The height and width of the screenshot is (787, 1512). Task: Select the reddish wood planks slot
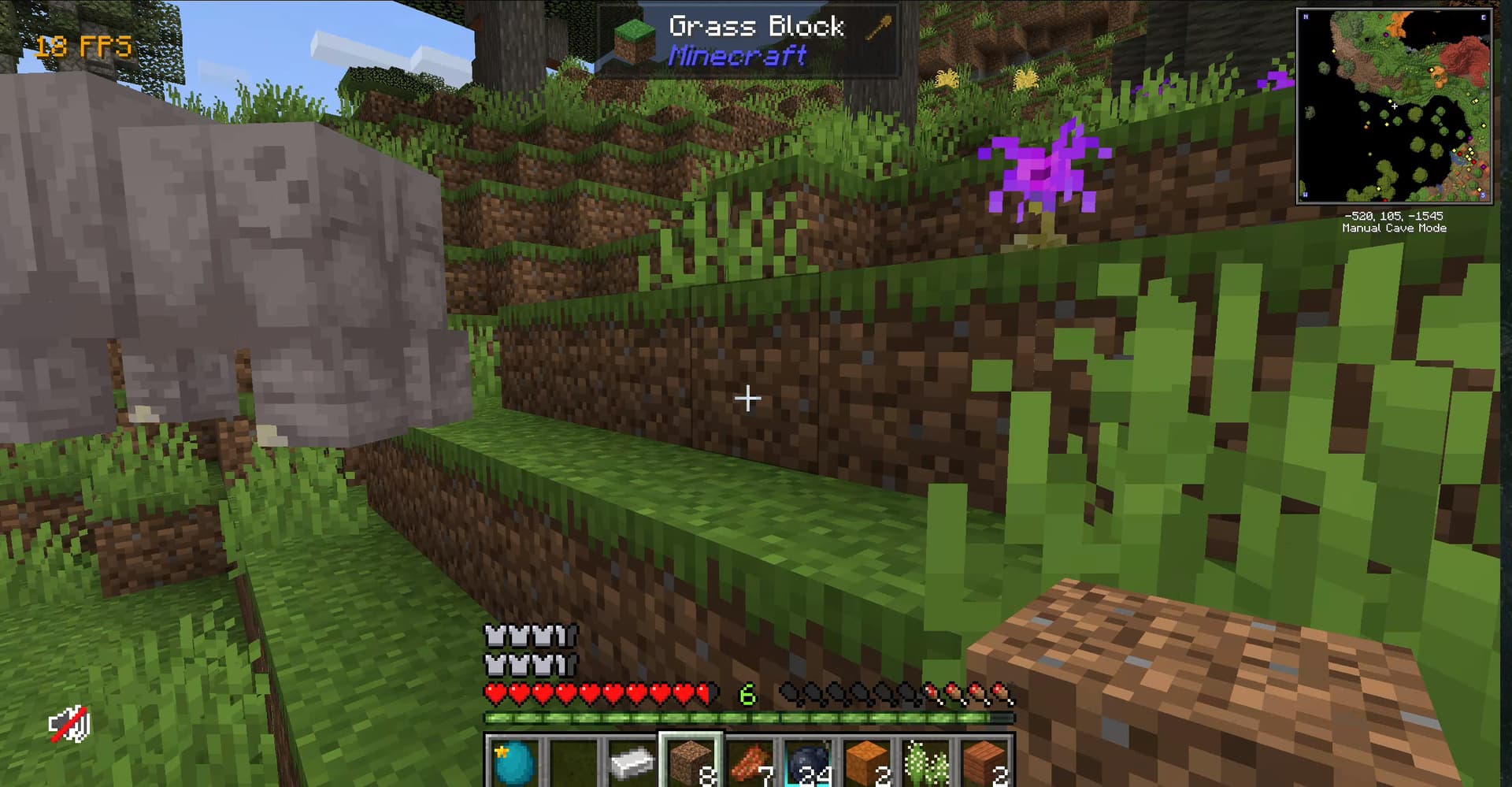[984, 762]
